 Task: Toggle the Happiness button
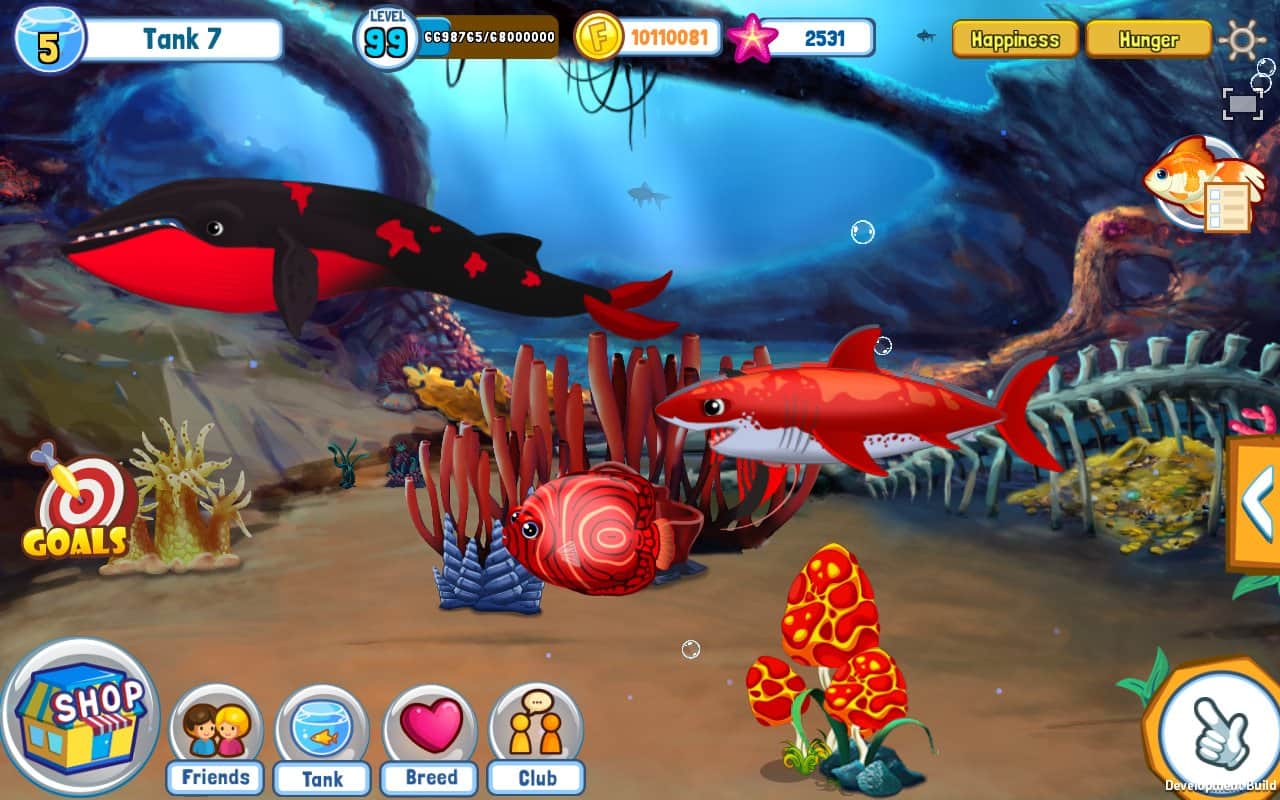pyautogui.click(x=1014, y=40)
